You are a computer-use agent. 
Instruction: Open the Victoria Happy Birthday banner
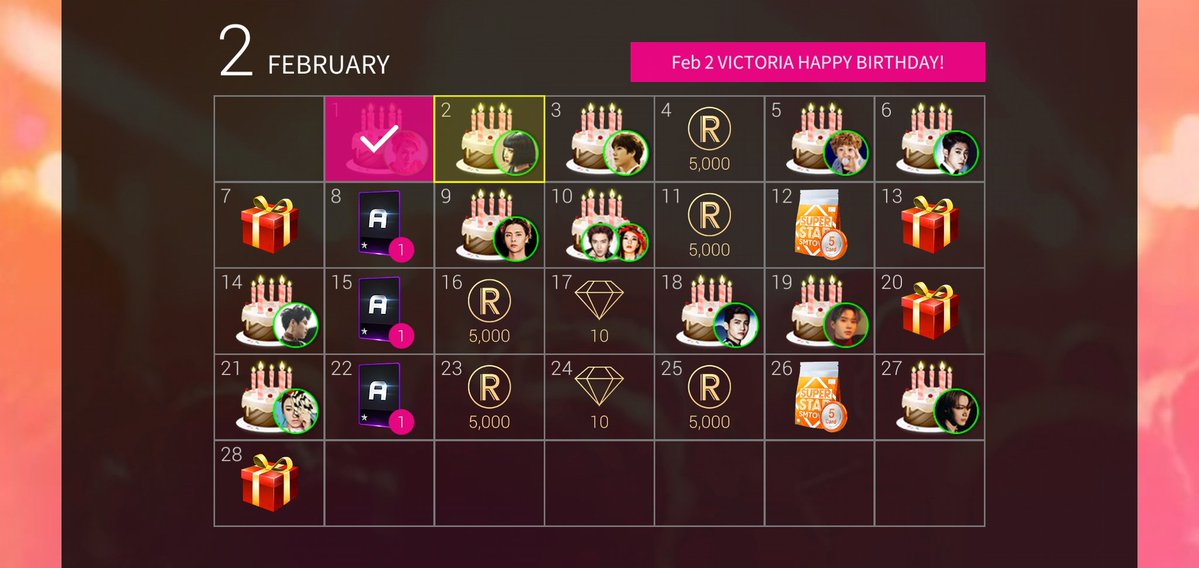tap(807, 62)
